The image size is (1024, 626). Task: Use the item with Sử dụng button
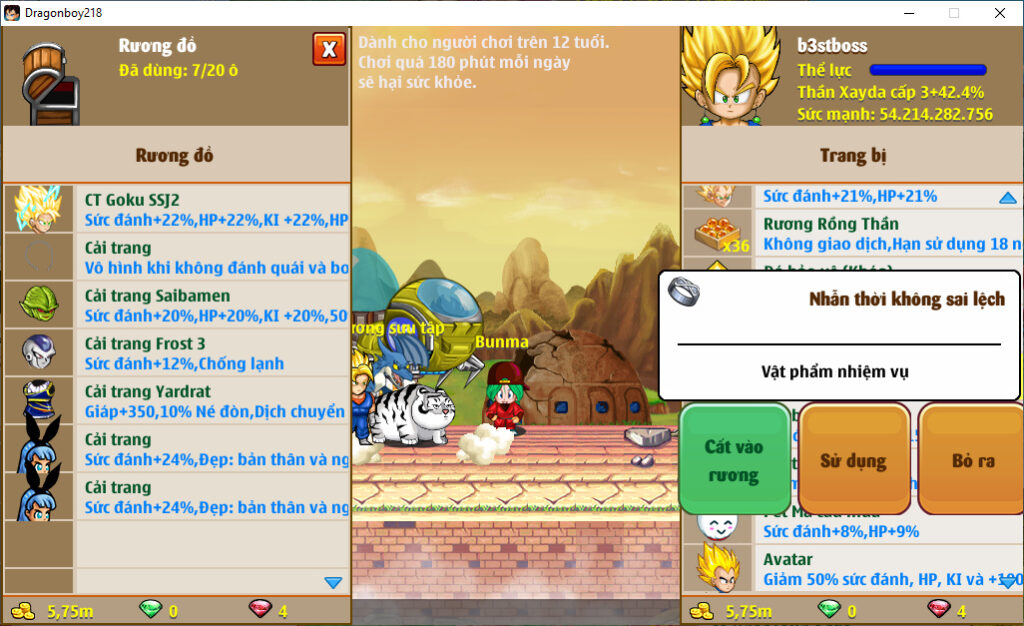coord(853,460)
